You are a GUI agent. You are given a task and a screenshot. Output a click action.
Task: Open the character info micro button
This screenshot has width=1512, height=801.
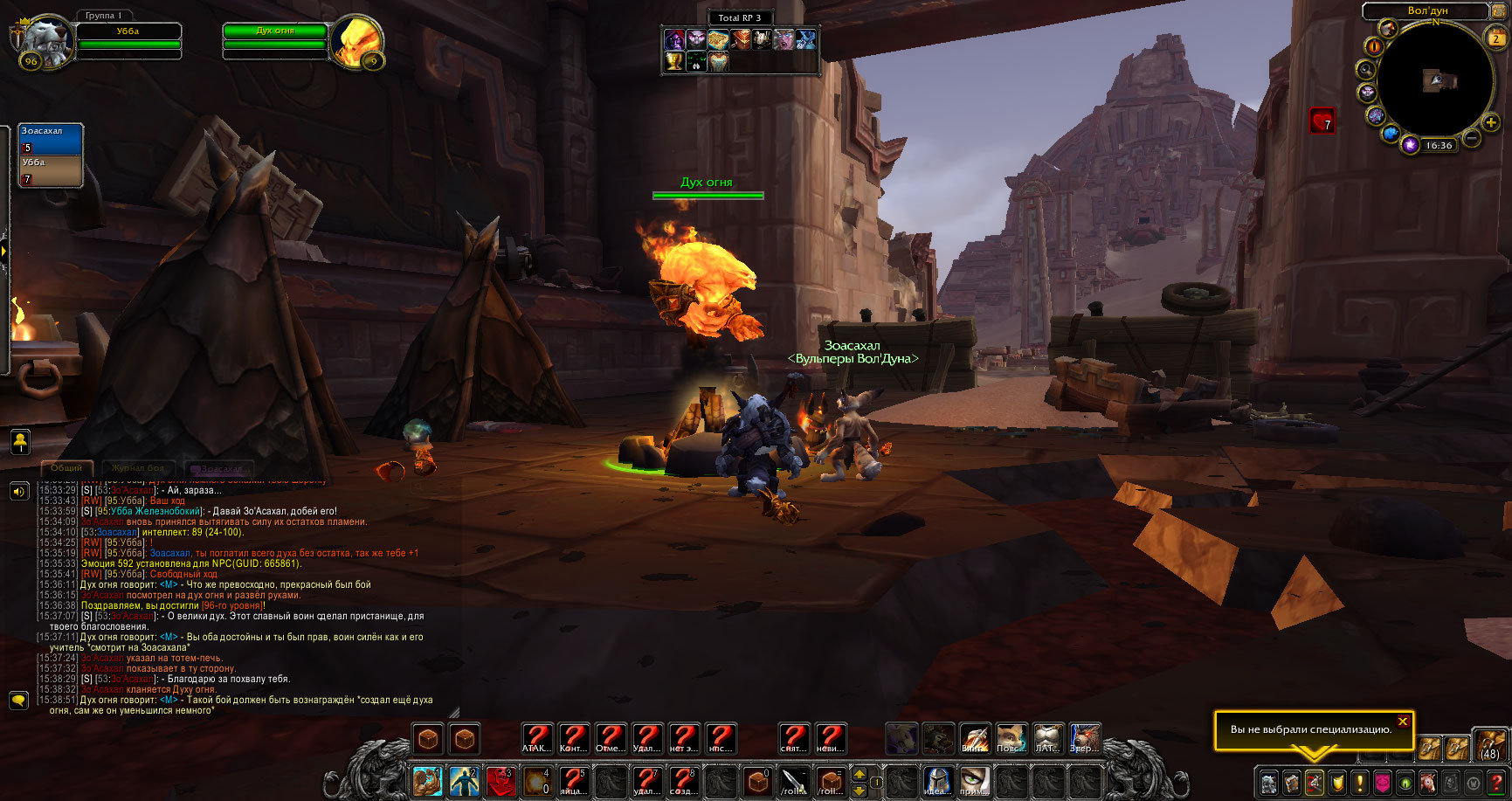coord(1269,782)
